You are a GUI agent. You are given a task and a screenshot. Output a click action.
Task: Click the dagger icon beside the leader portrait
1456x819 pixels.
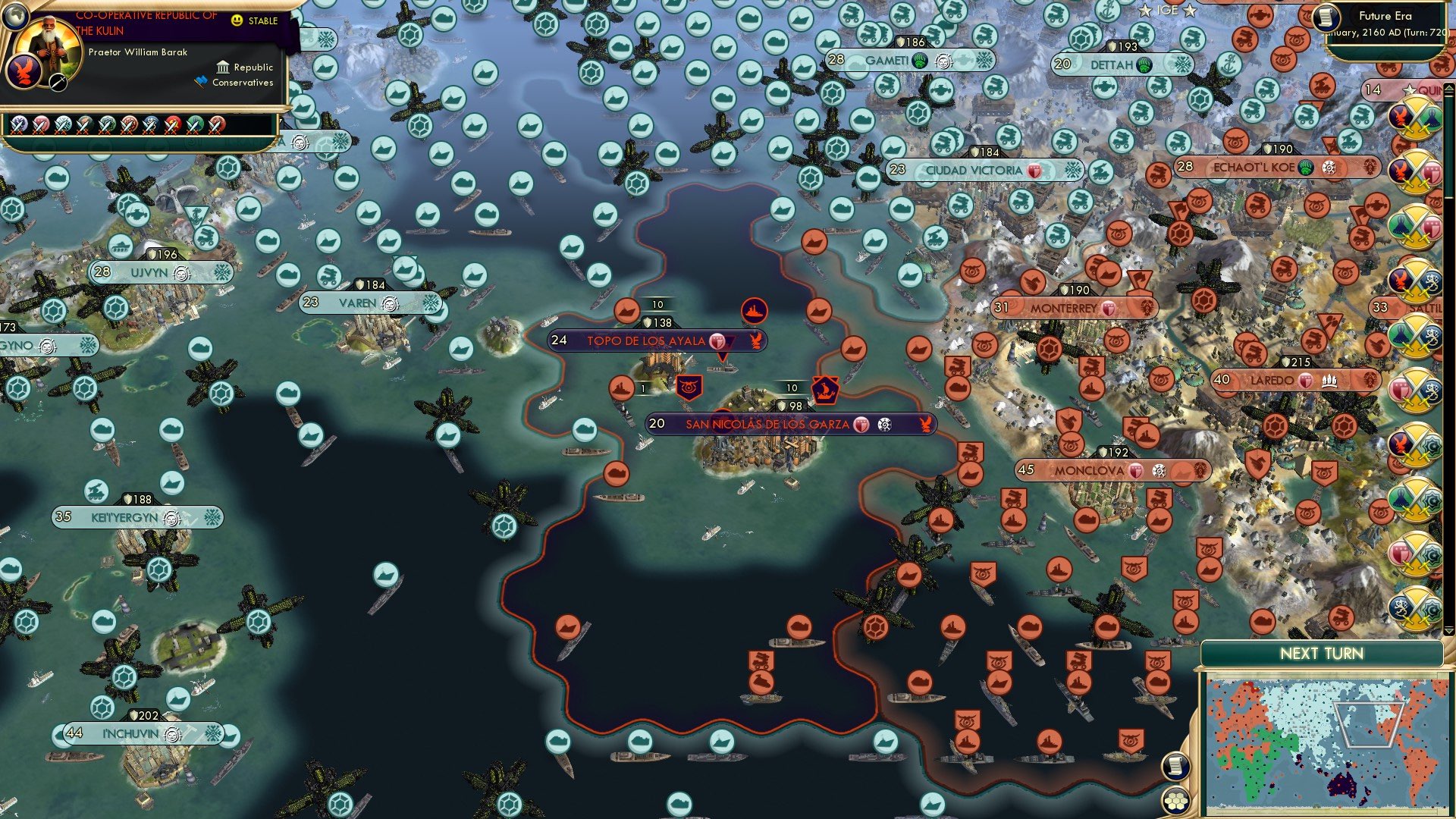click(x=57, y=83)
